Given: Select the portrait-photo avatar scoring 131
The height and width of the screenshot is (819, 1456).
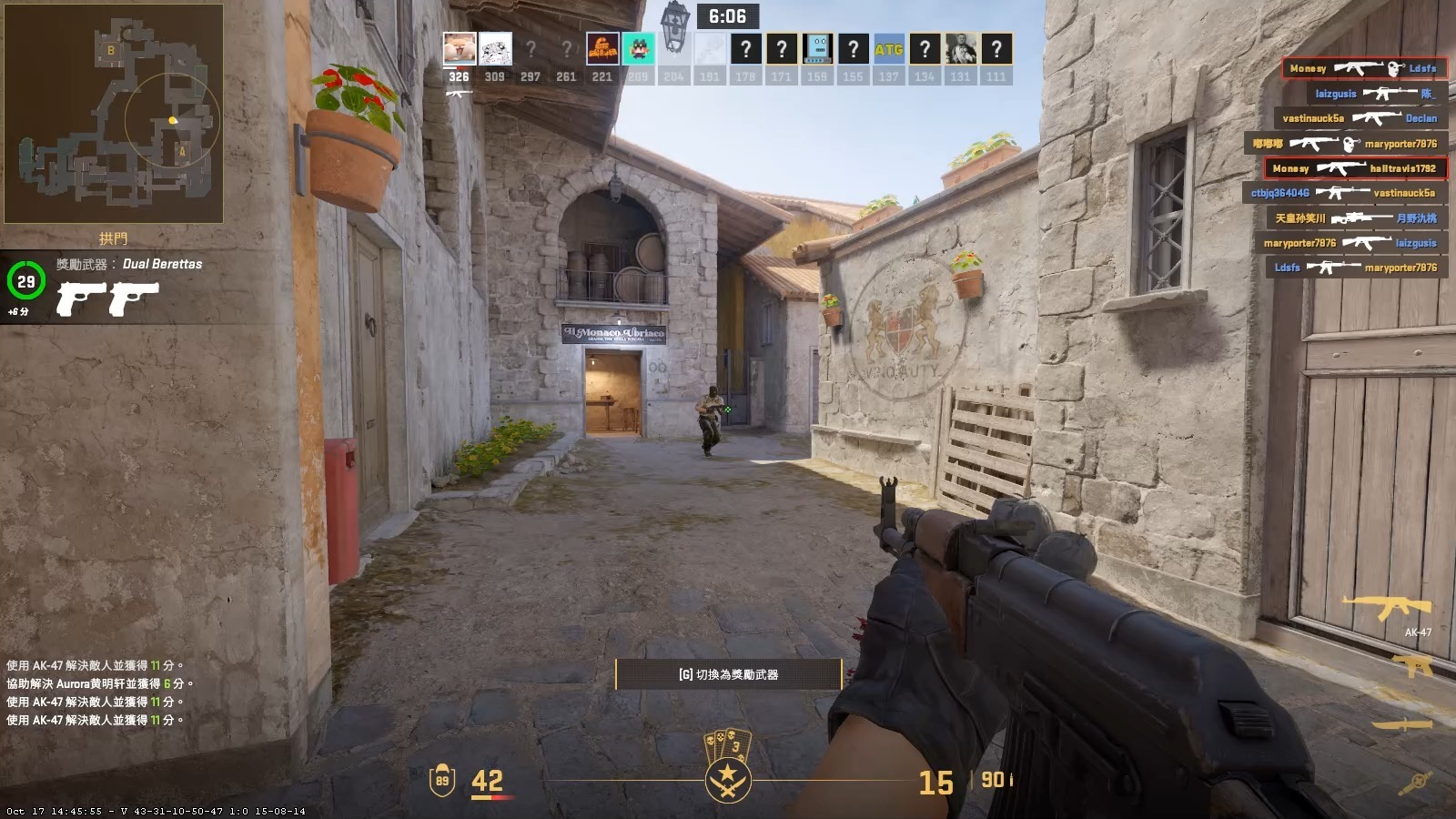Looking at the screenshot, I should click(960, 49).
